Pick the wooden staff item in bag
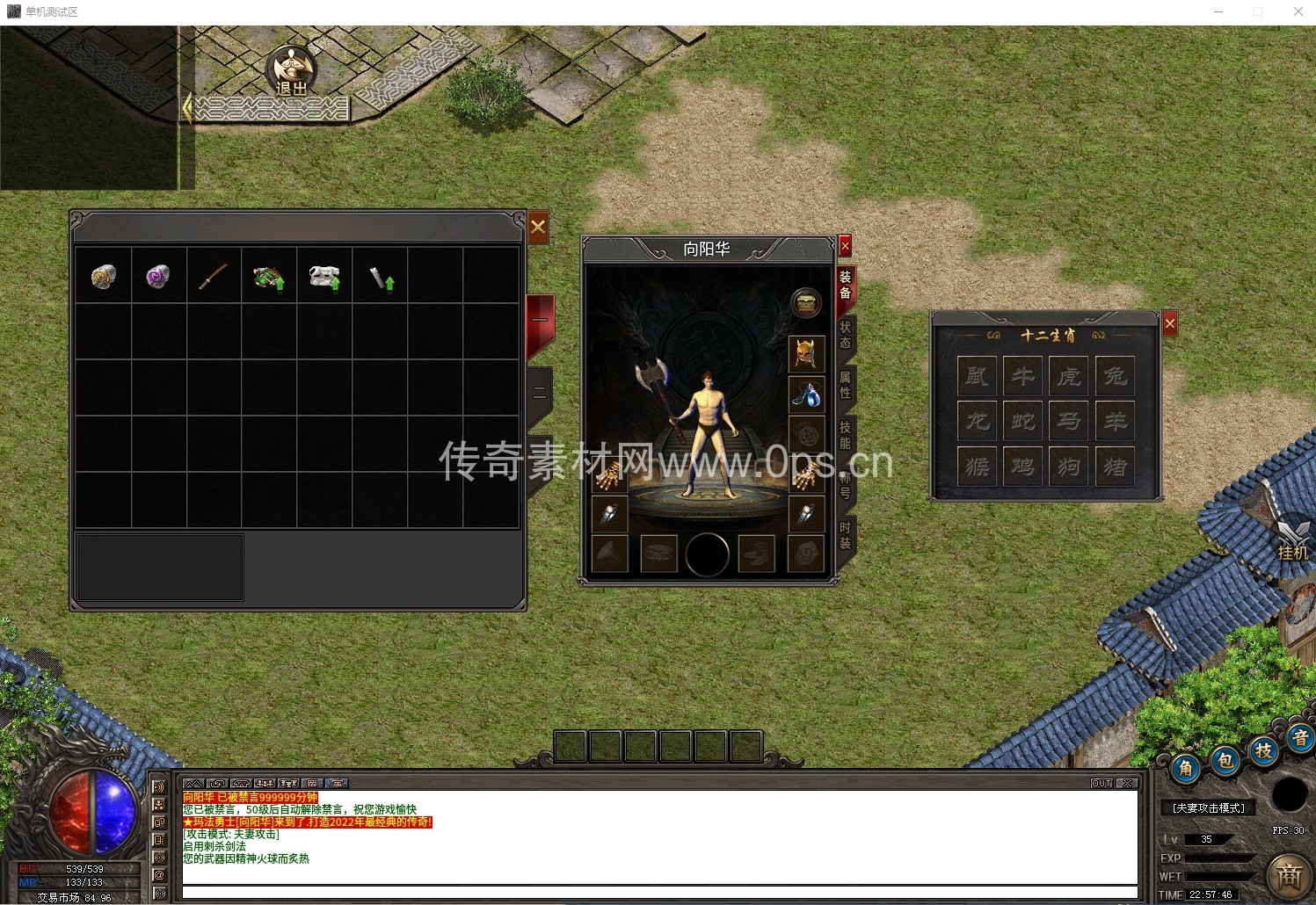 tap(214, 277)
